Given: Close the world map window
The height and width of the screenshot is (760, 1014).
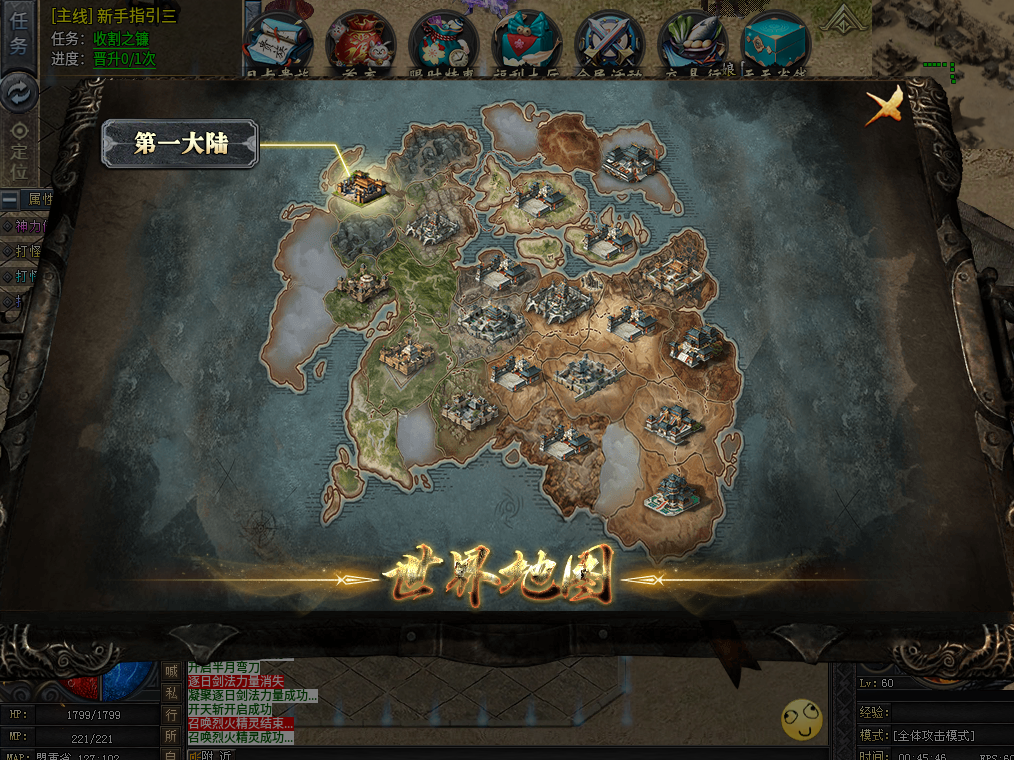Looking at the screenshot, I should tap(883, 105).
